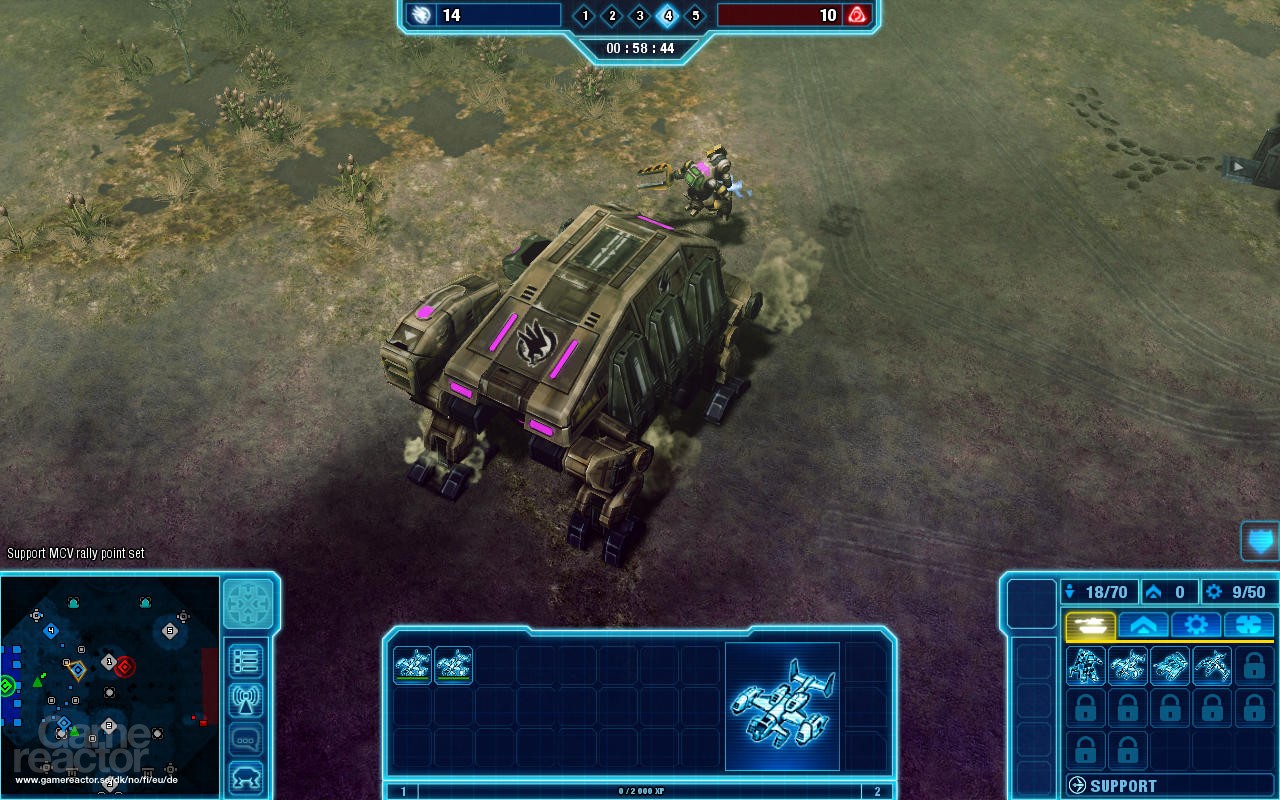Switch to production queue tab 1

(402, 789)
